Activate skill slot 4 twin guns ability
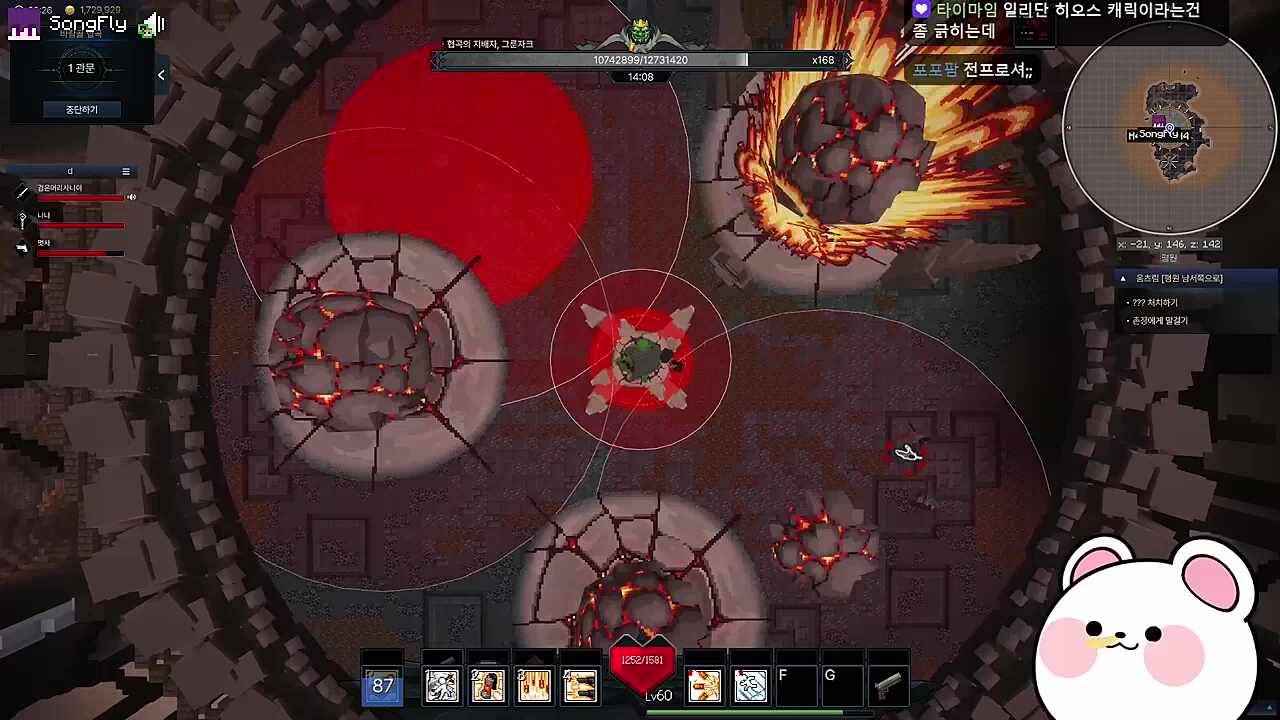 click(580, 686)
